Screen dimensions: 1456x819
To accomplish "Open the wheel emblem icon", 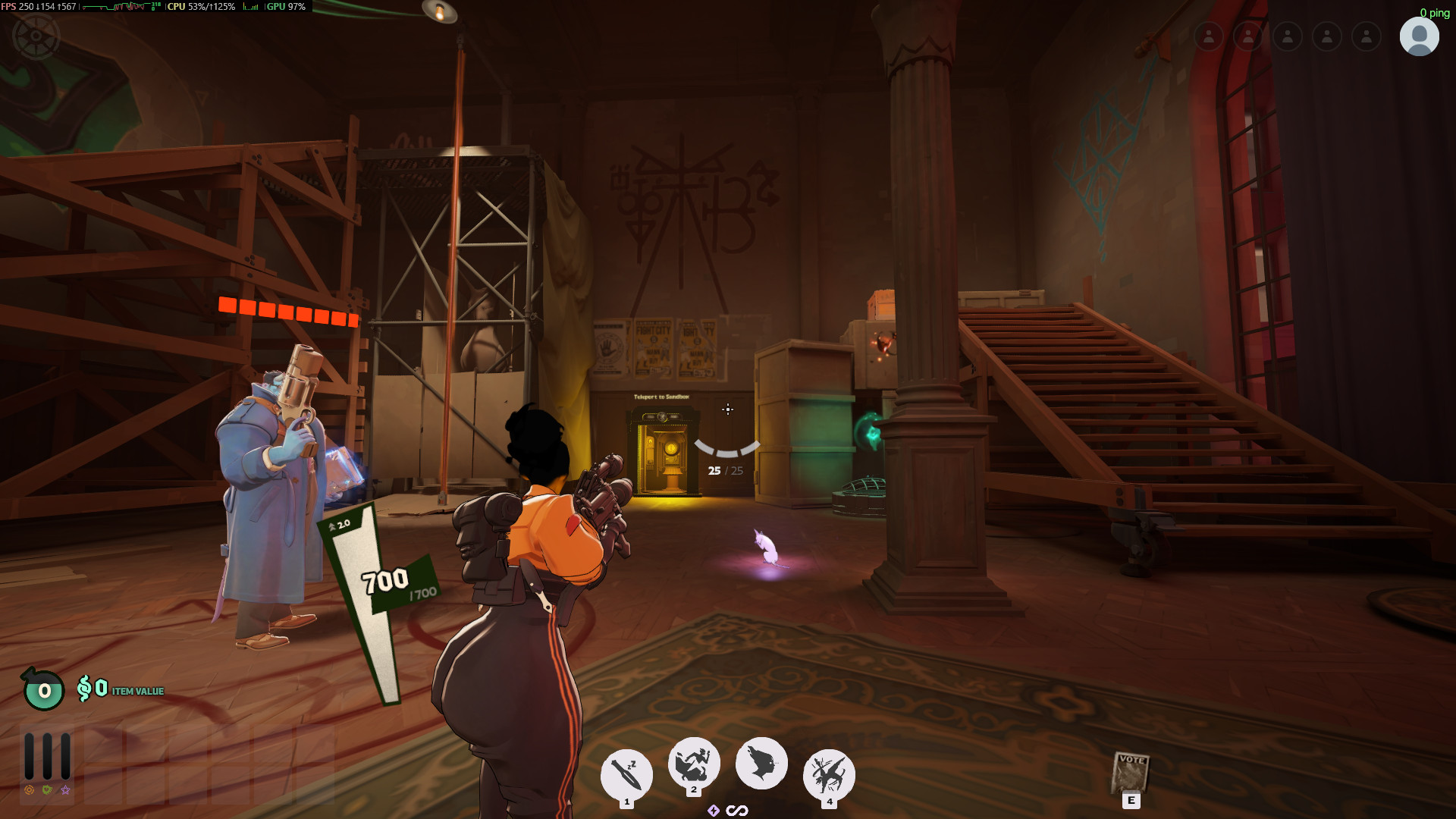I will coord(36,36).
